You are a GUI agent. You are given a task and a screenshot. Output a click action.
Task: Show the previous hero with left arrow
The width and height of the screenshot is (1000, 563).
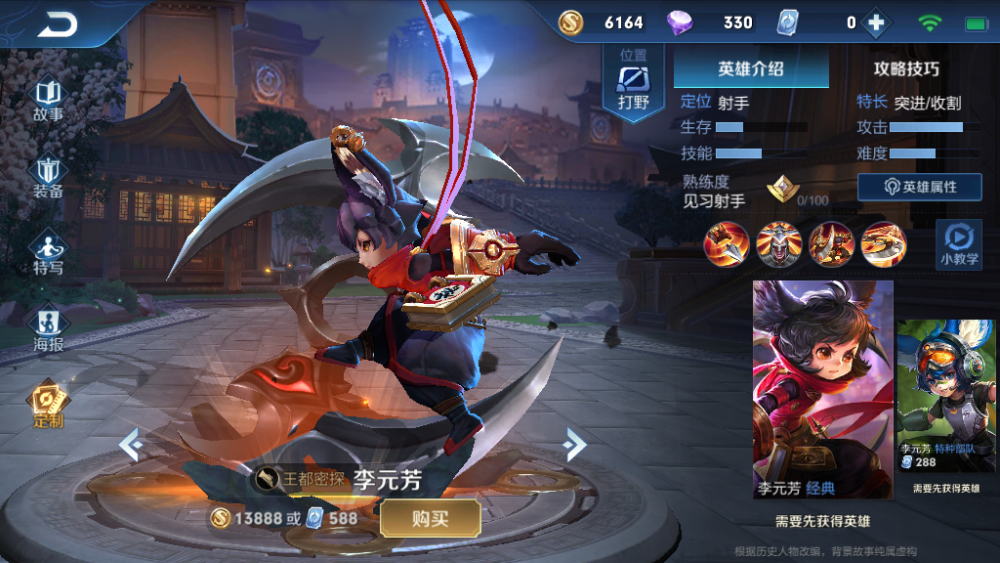tap(131, 443)
